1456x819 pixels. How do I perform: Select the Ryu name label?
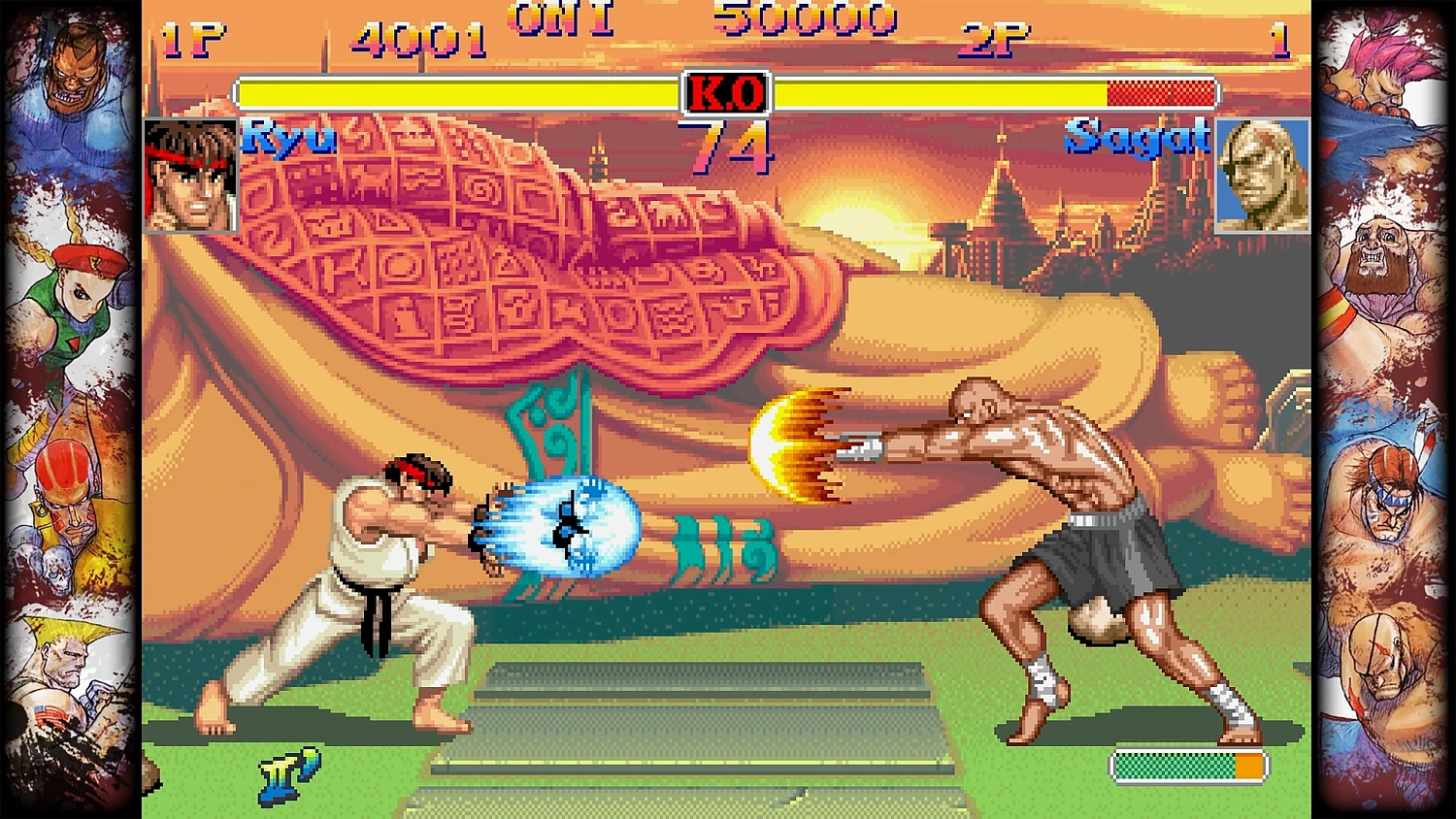point(289,138)
